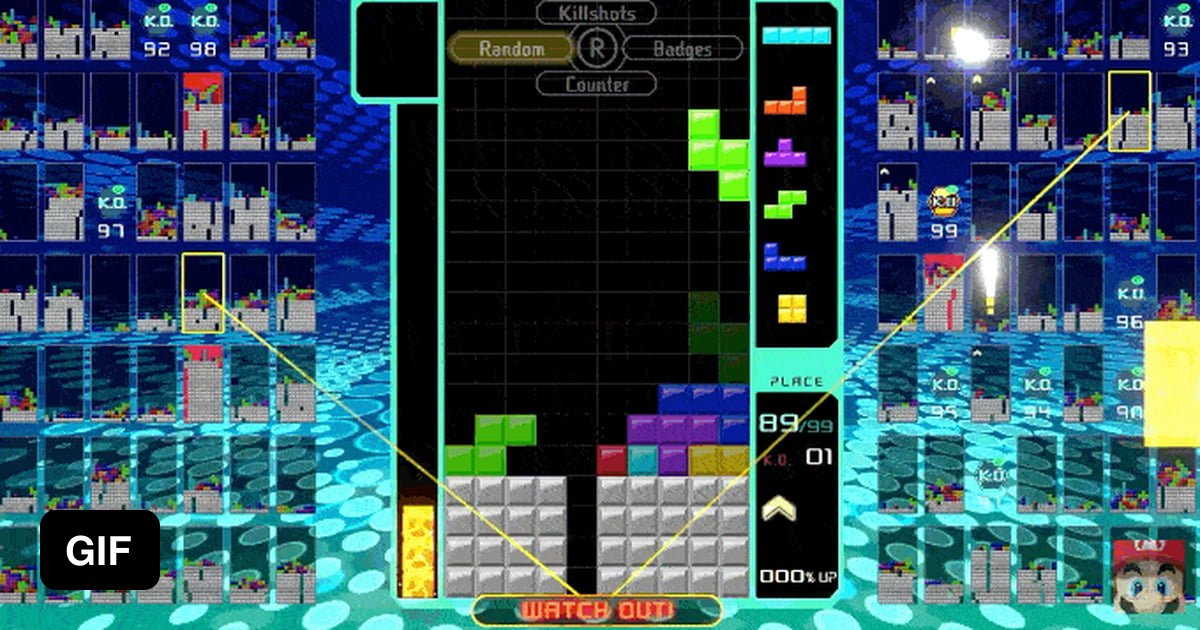This screenshot has height=630, width=1200.
Task: Select the yellow-outlined opponent board at left
Action: (x=203, y=293)
